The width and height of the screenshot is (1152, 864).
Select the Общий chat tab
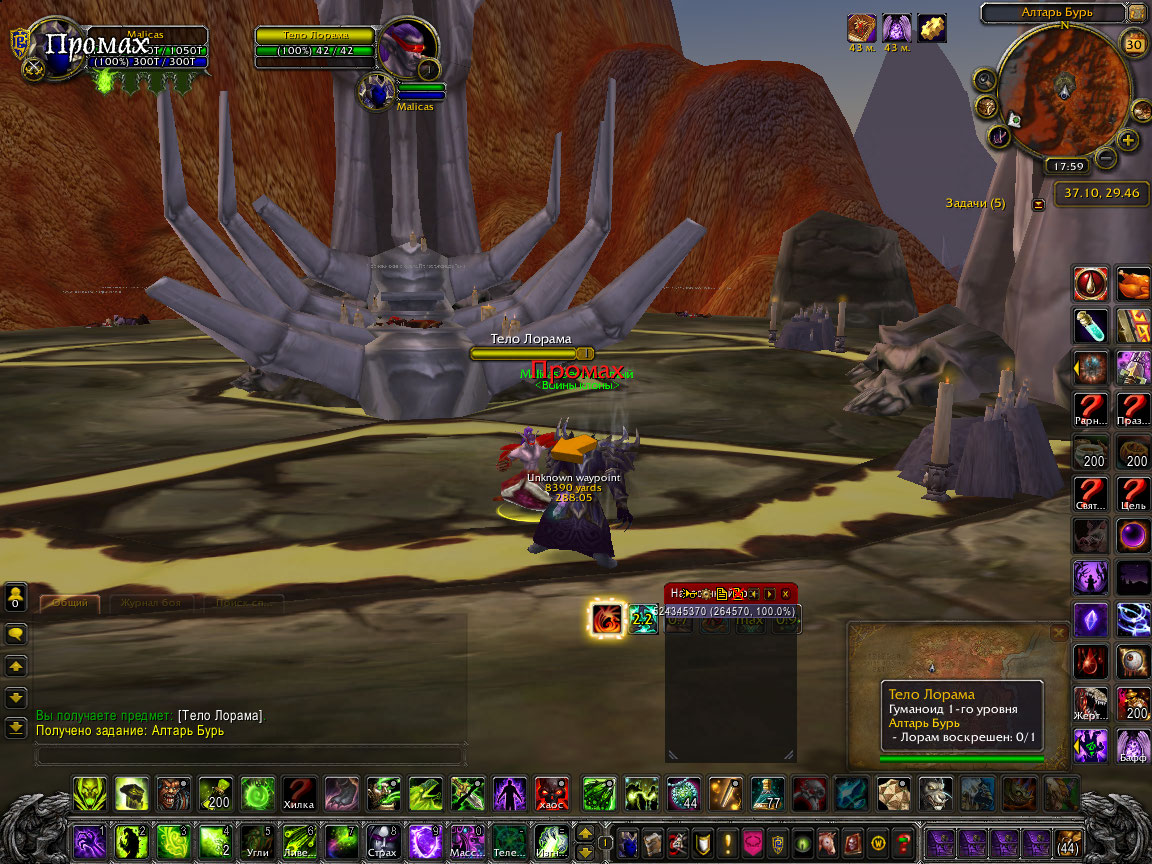tap(70, 603)
